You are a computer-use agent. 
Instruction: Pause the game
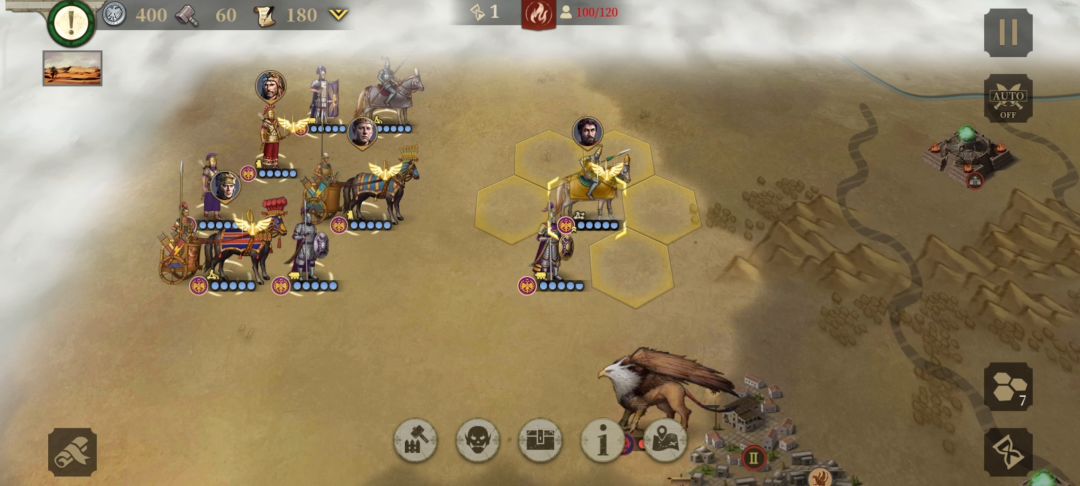pos(1007,32)
